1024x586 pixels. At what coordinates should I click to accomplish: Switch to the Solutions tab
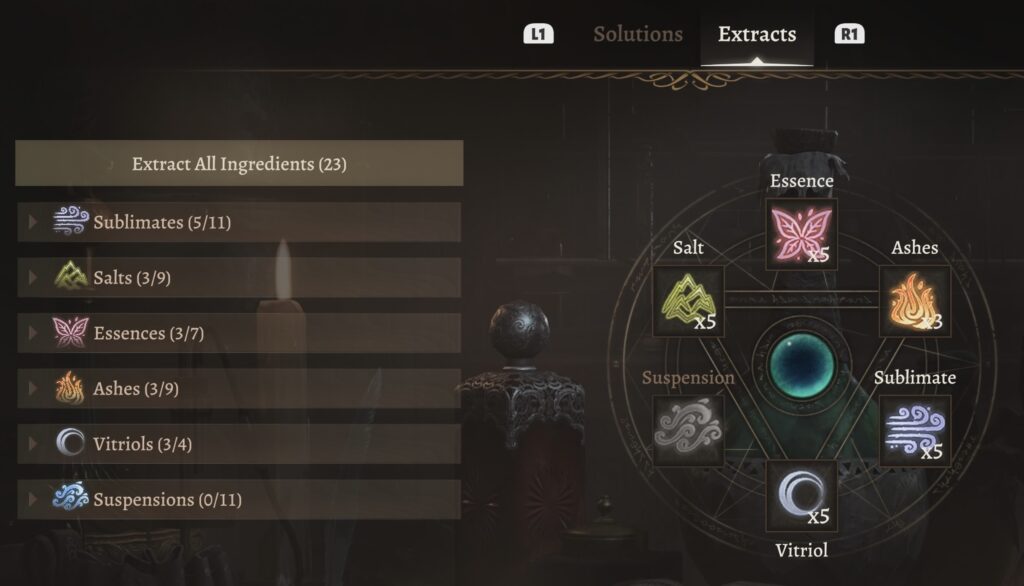pyautogui.click(x=637, y=34)
